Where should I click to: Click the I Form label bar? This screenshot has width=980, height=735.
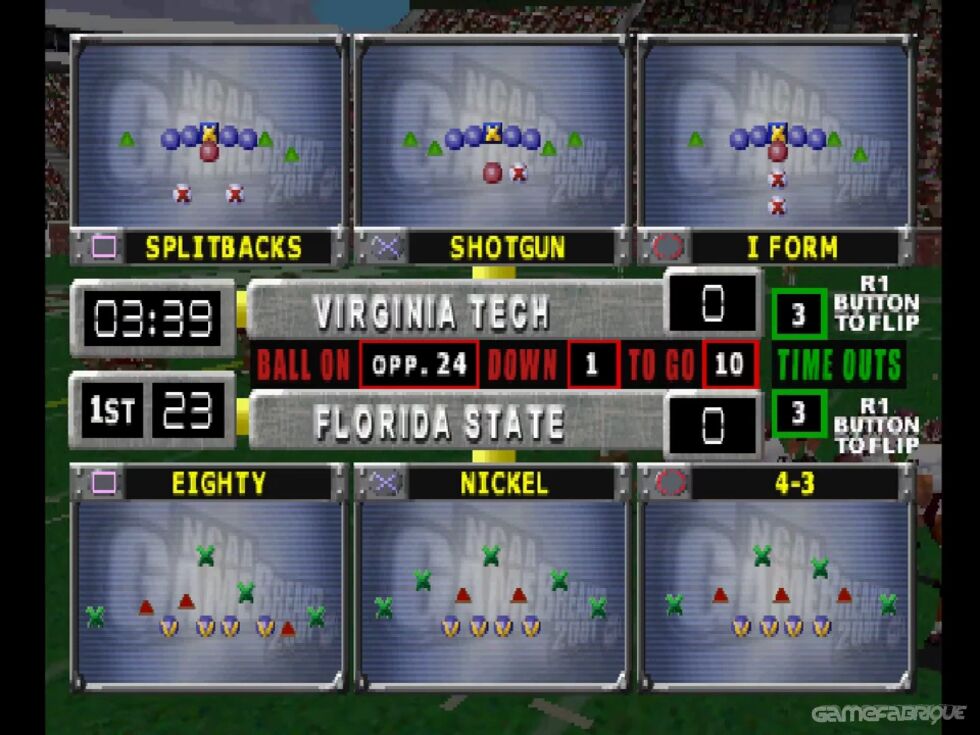pyautogui.click(x=790, y=247)
